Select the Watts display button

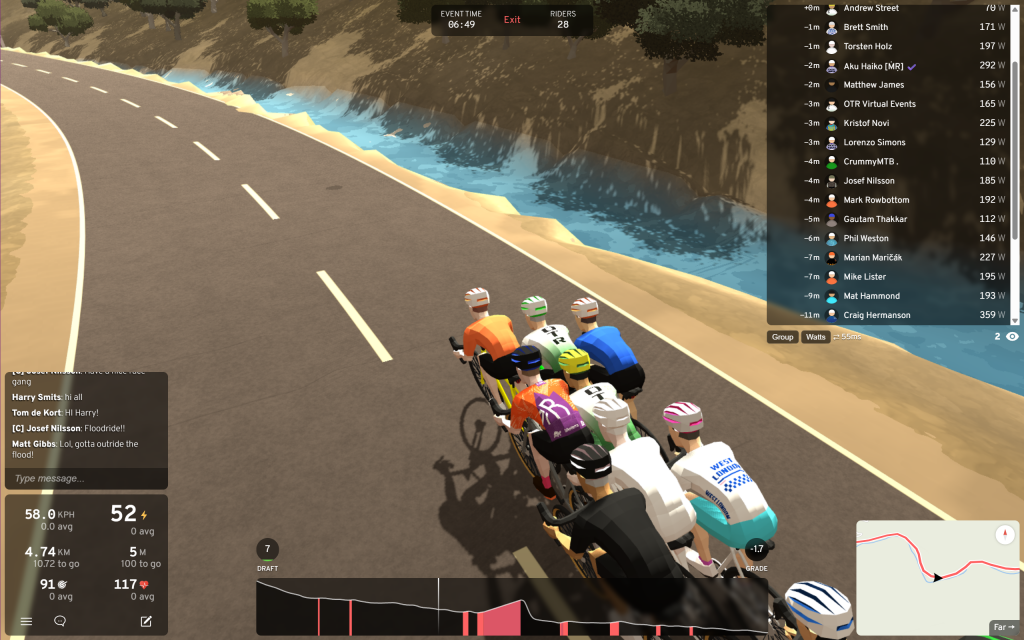click(x=816, y=337)
